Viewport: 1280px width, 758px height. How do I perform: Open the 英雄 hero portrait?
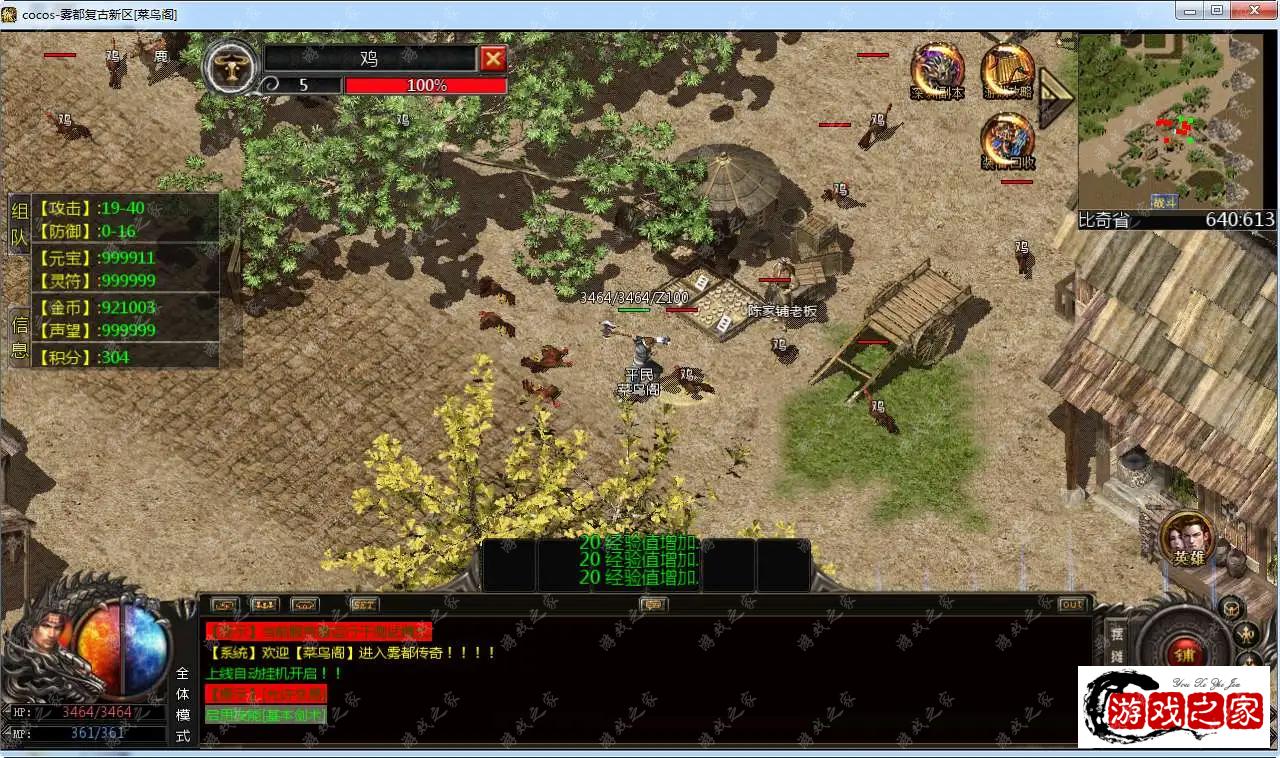(x=1188, y=539)
